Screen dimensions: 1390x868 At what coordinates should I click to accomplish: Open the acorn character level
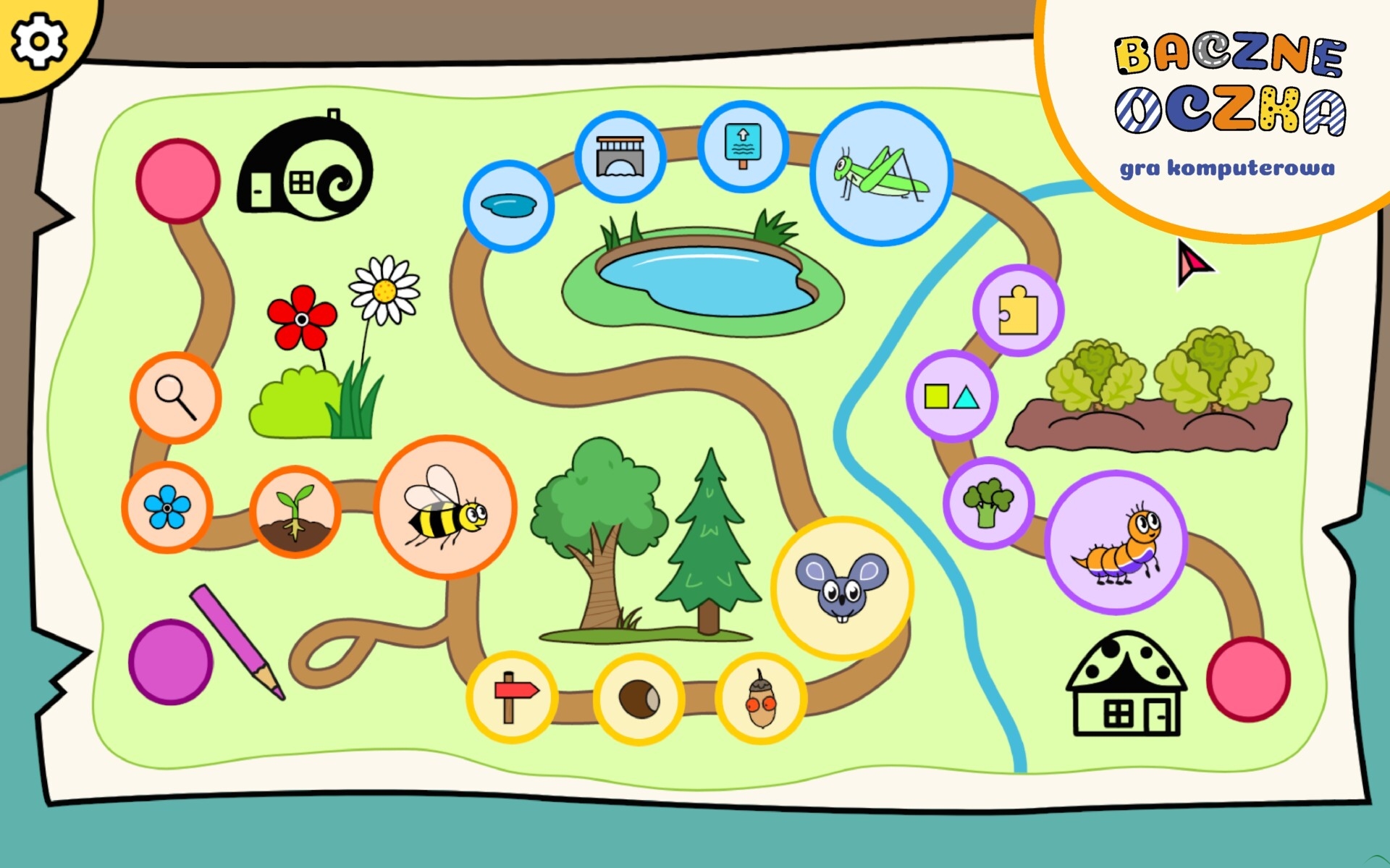(761, 699)
